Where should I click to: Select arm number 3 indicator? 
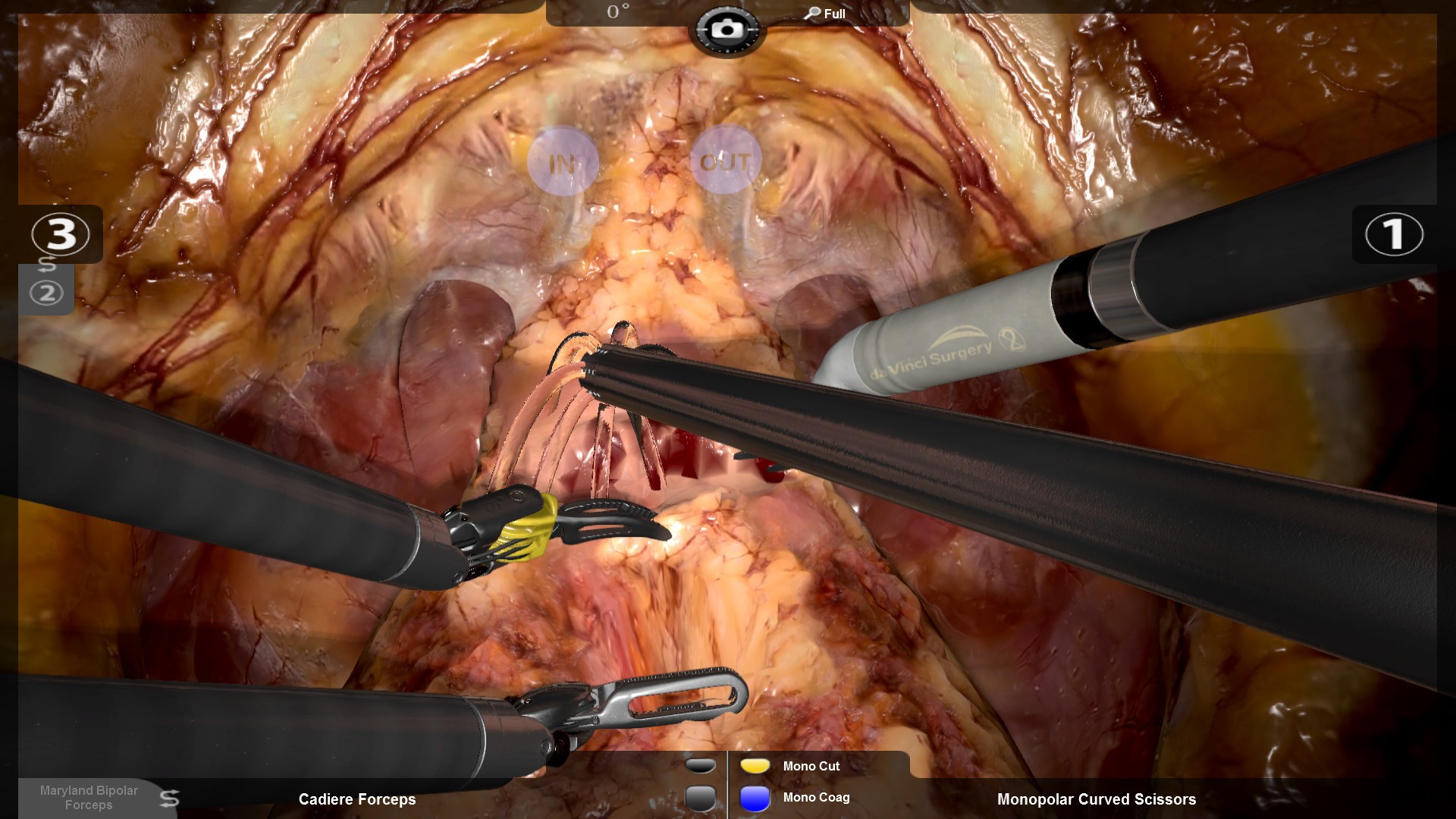click(x=61, y=234)
